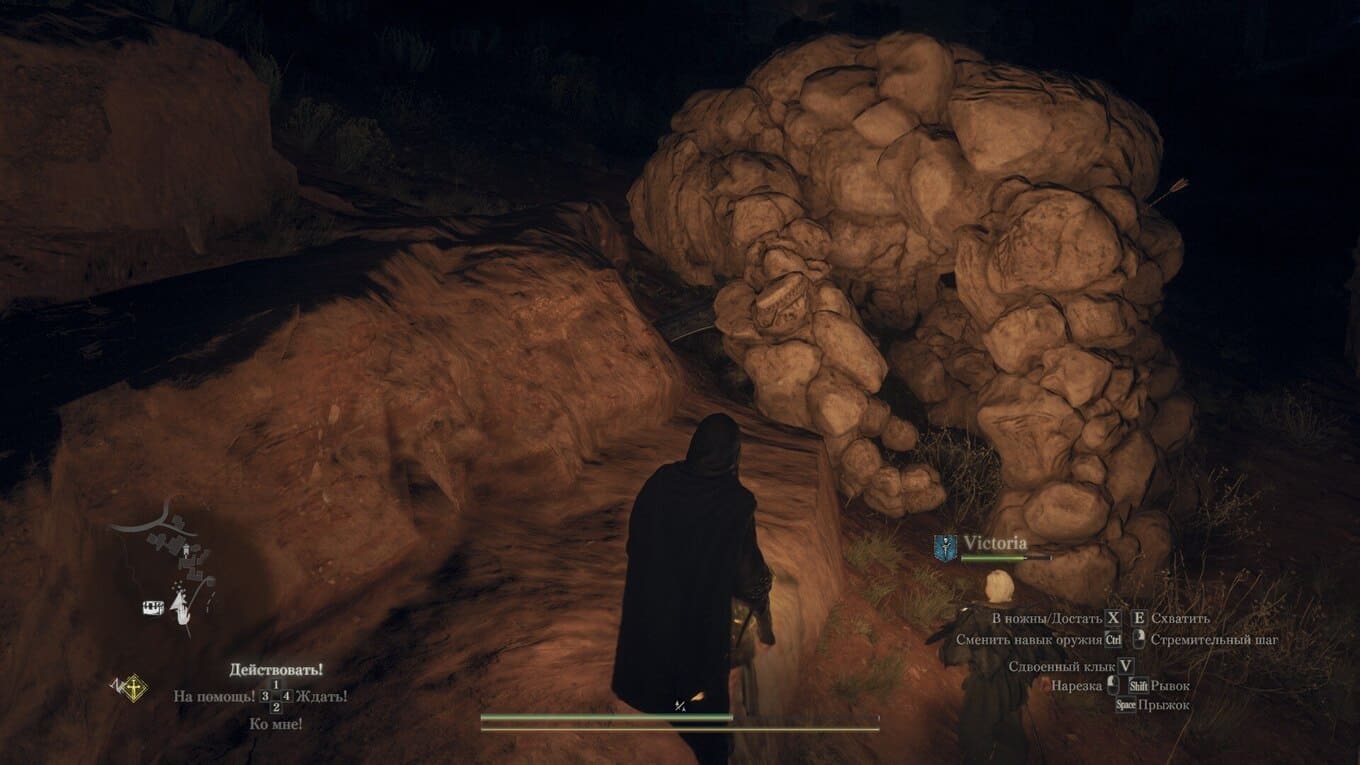The width and height of the screenshot is (1360, 765).
Task: Click the yellow diamond emblem icon
Action: point(131,688)
